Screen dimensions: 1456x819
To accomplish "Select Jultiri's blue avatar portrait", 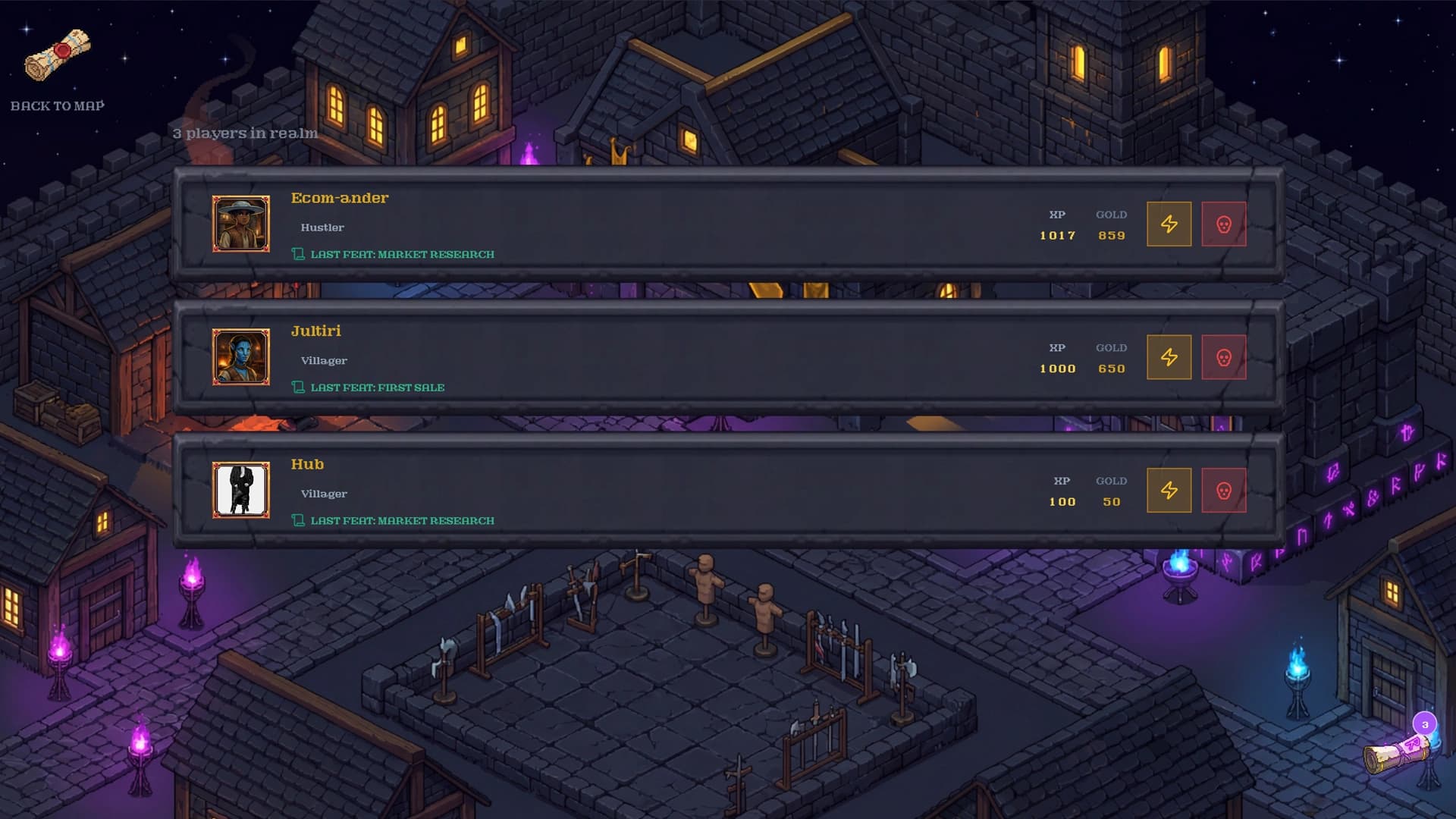I will pos(241,356).
